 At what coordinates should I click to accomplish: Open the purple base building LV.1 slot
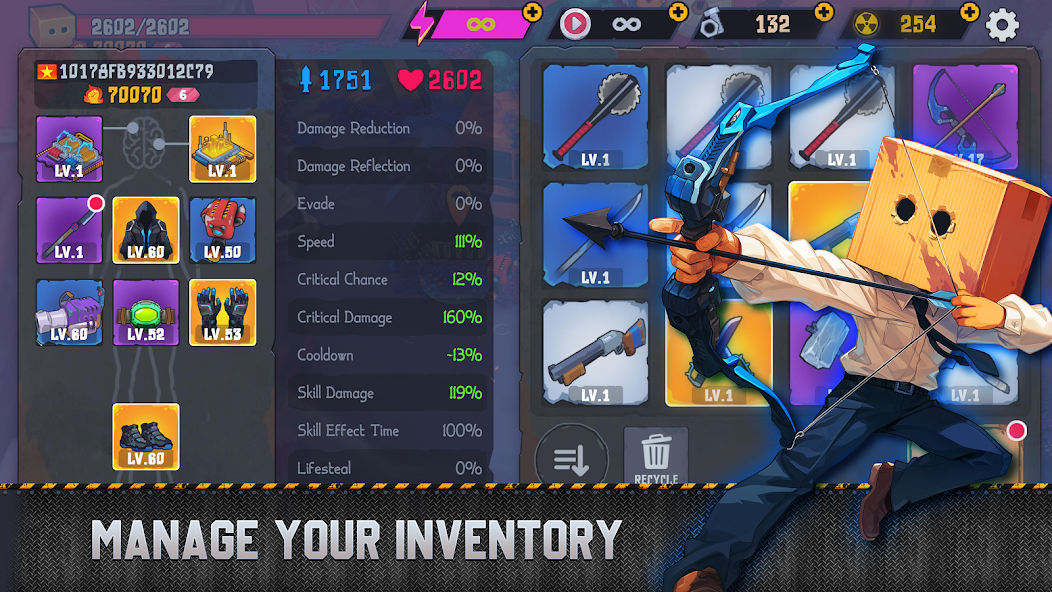click(69, 149)
